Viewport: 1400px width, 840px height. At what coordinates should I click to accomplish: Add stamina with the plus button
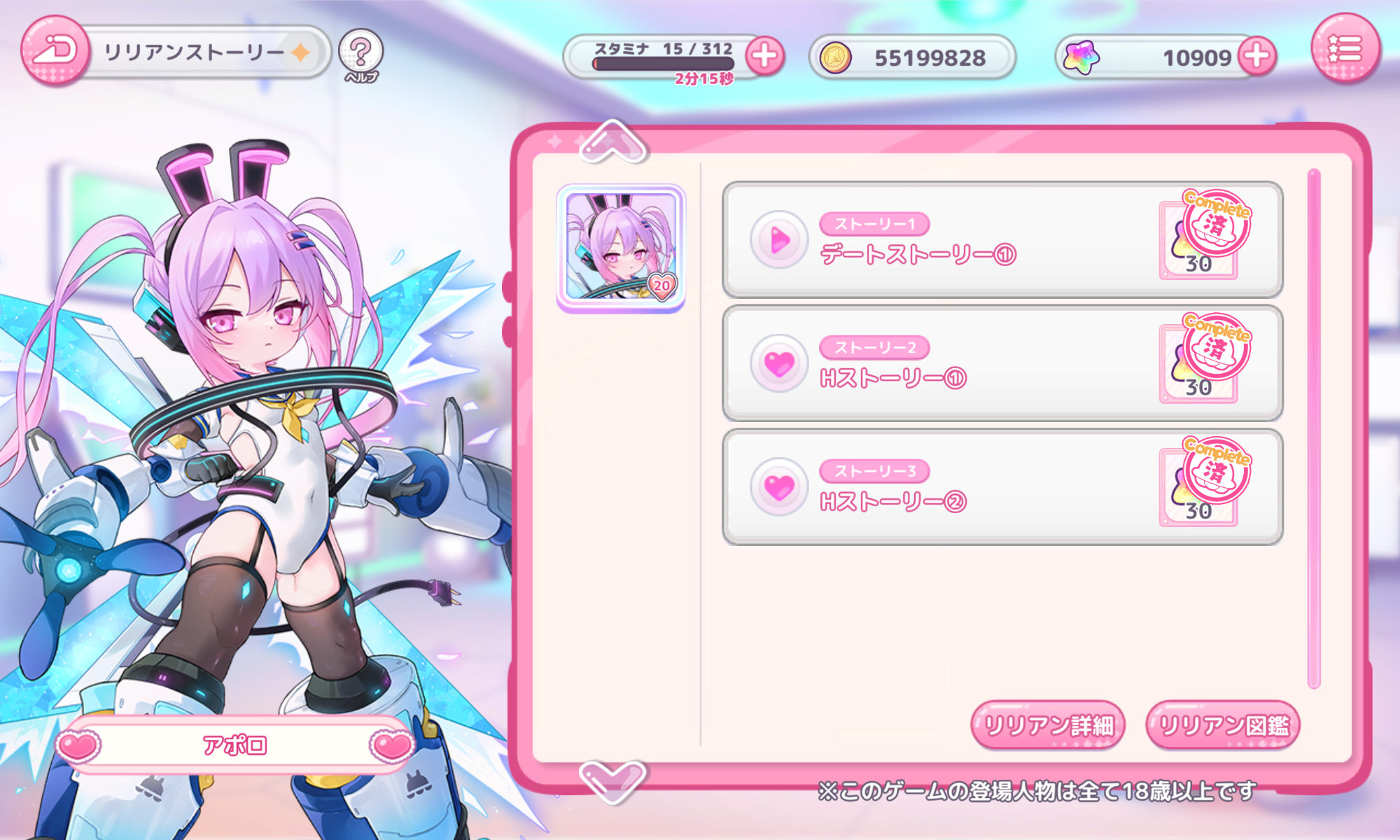point(764,56)
